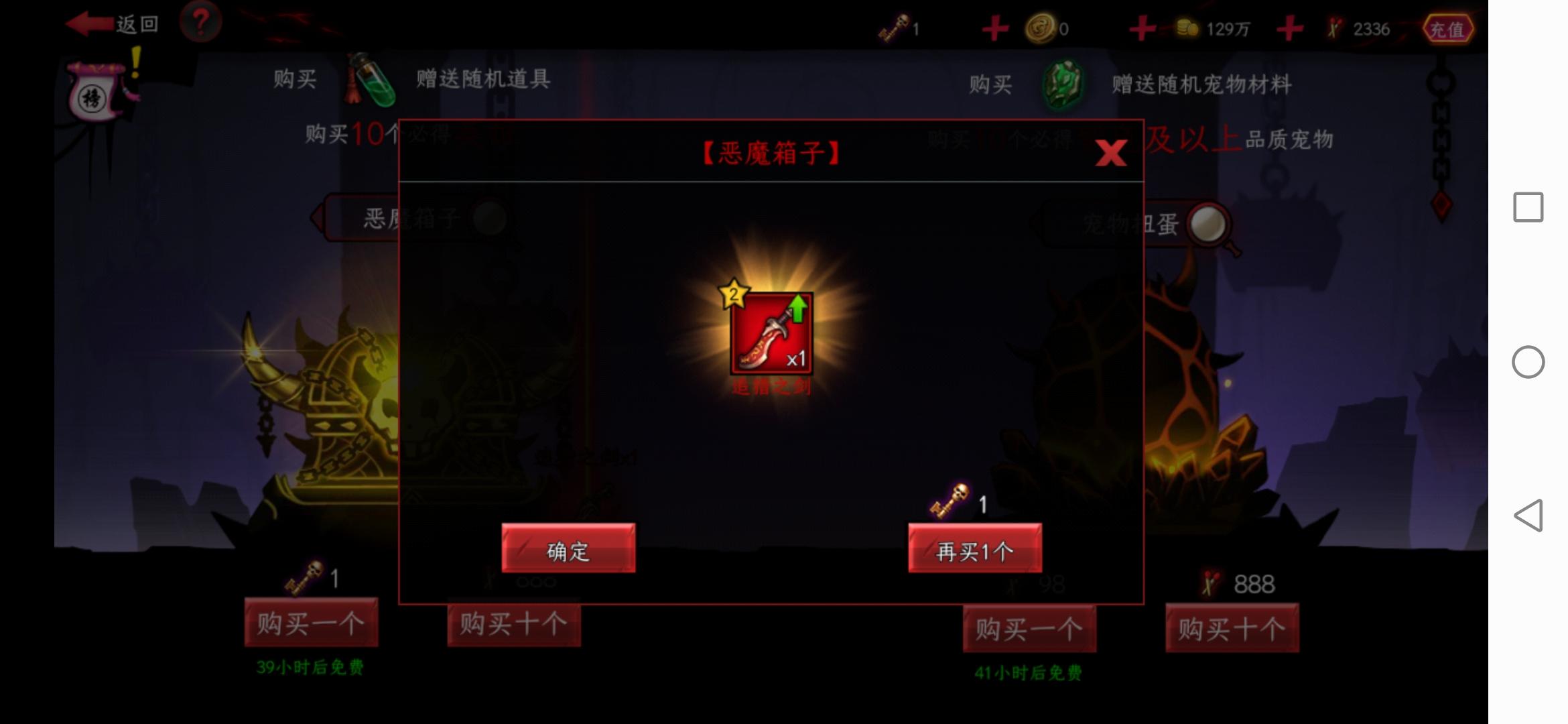Click 再买1个 to buy another box

(975, 548)
